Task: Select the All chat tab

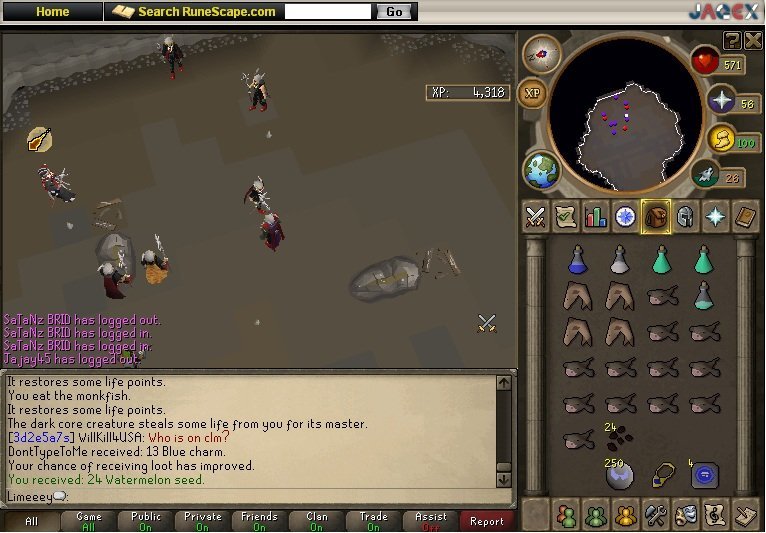Action: (32, 521)
